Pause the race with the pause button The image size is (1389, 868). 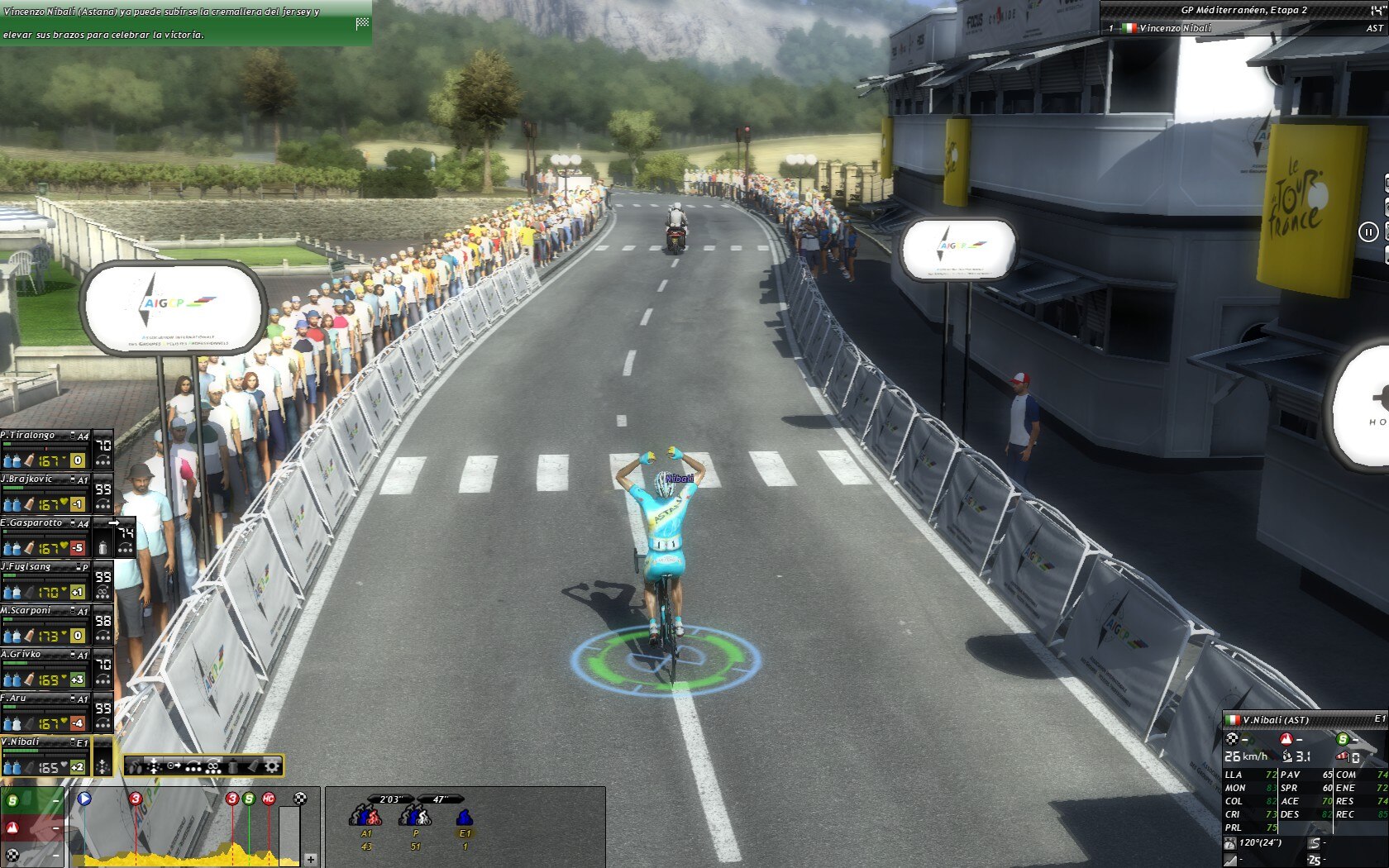(1368, 232)
